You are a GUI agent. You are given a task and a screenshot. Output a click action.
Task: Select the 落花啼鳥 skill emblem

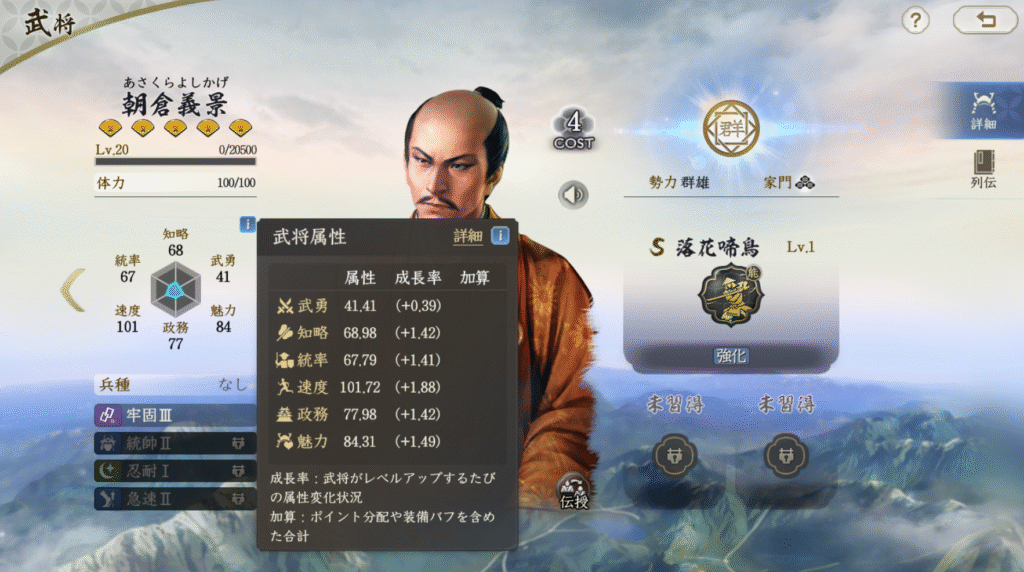pyautogui.click(x=730, y=296)
